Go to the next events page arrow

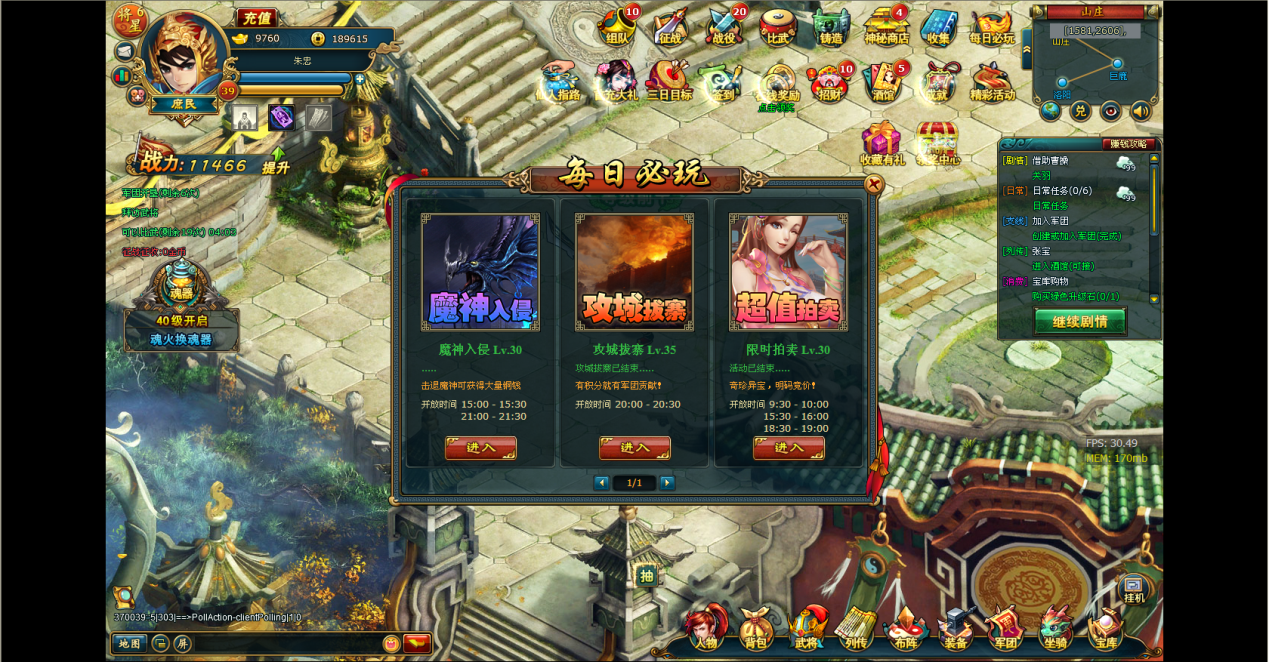click(667, 483)
